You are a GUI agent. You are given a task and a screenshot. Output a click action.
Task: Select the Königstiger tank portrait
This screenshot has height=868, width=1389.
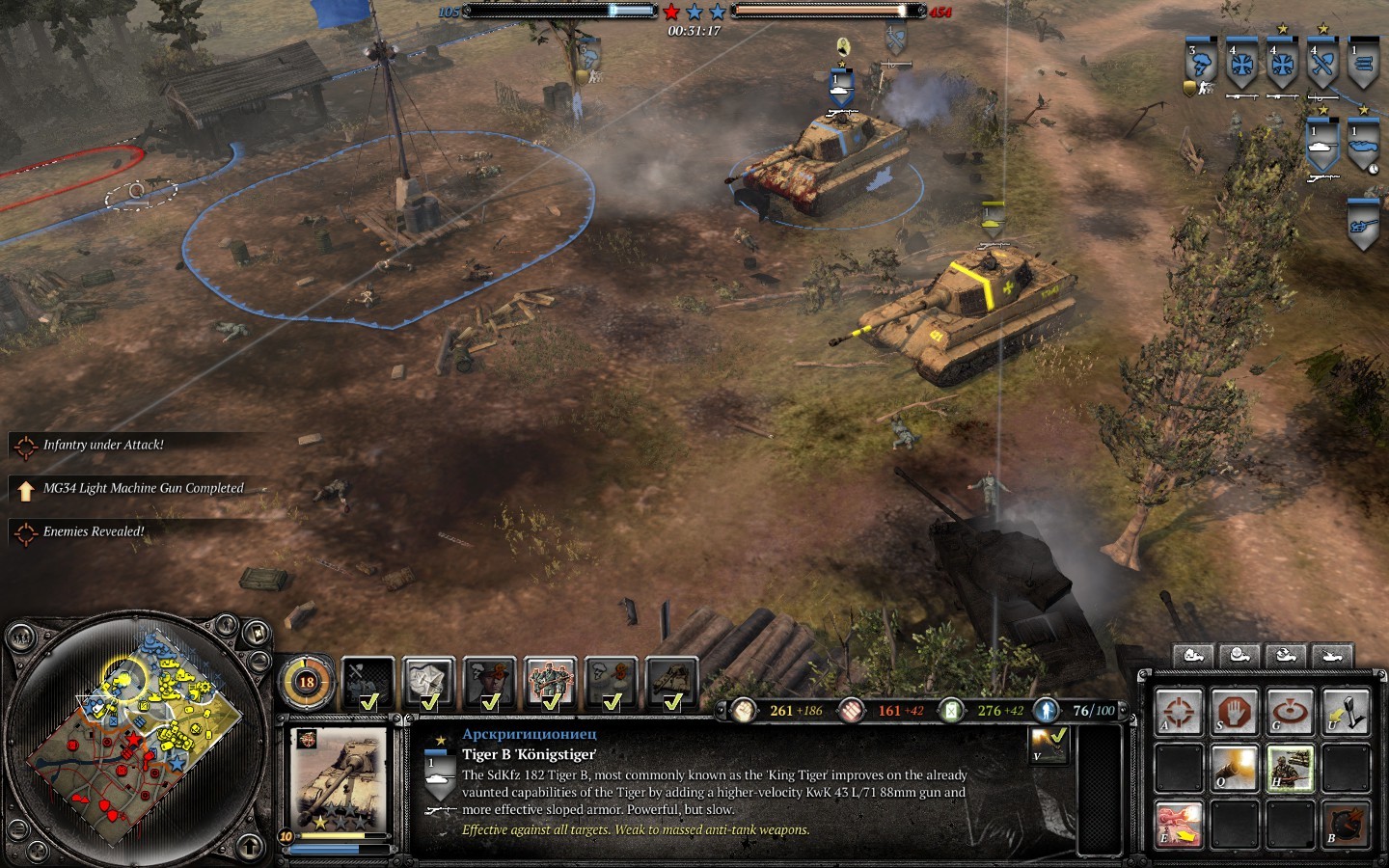(340, 777)
